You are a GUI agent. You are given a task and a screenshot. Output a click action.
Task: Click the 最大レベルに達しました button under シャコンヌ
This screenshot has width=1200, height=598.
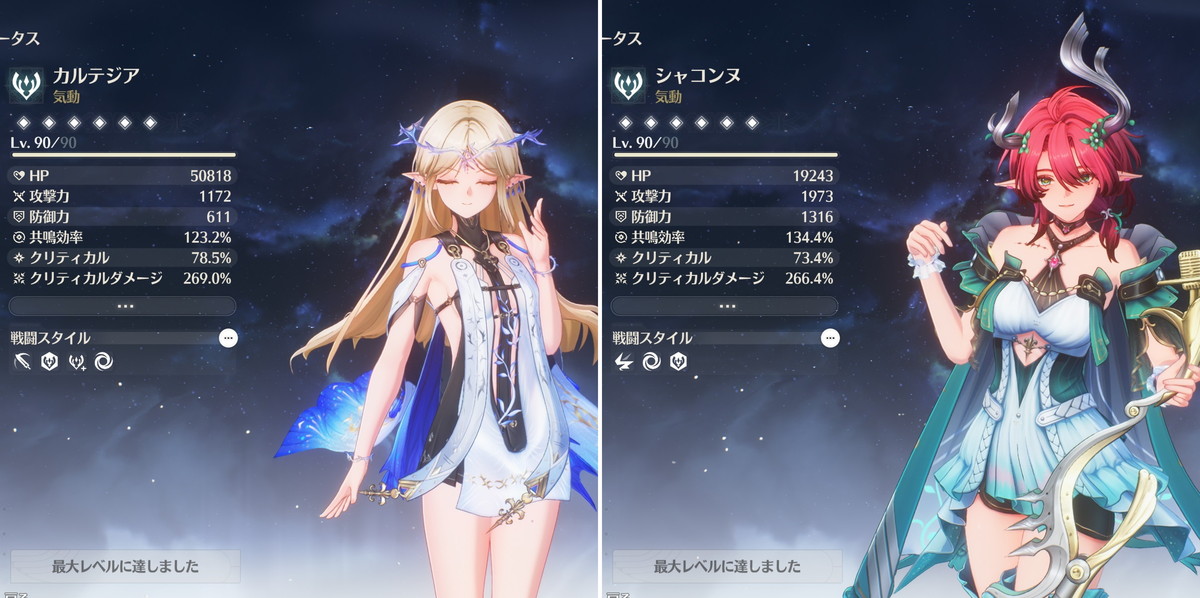[727, 566]
